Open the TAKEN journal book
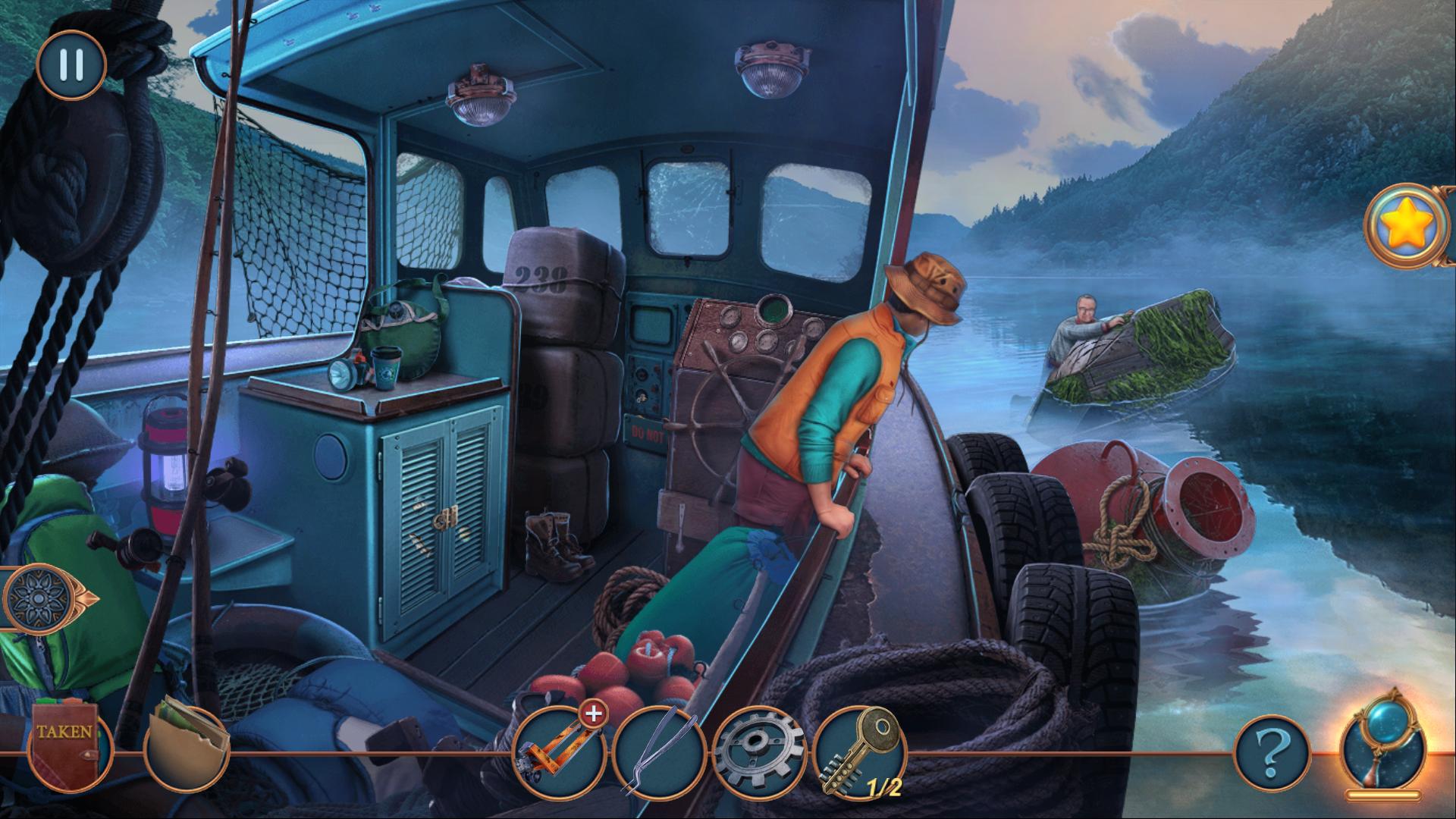This screenshot has height=819, width=1456. [67, 742]
